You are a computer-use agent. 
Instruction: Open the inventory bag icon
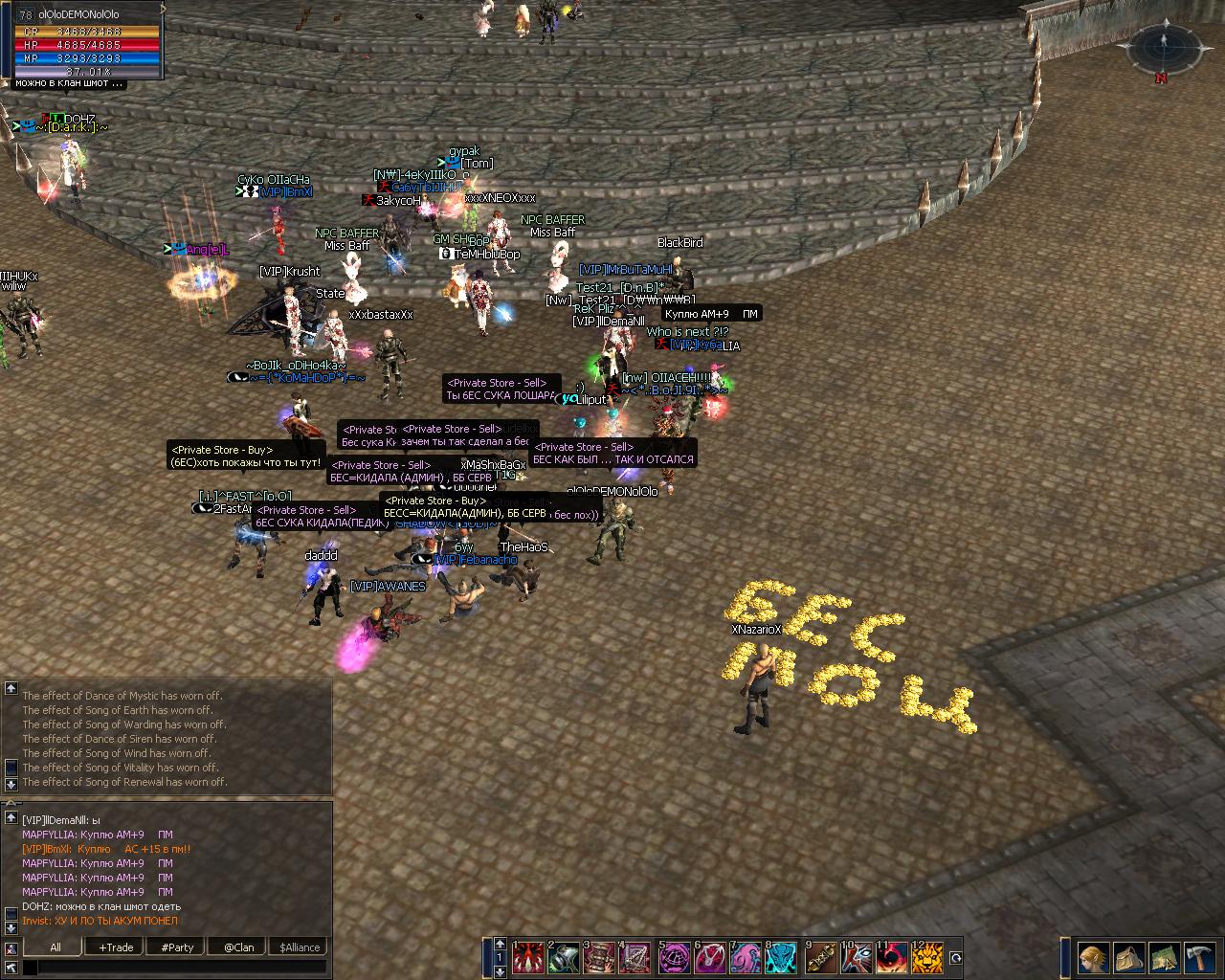click(x=1127, y=957)
